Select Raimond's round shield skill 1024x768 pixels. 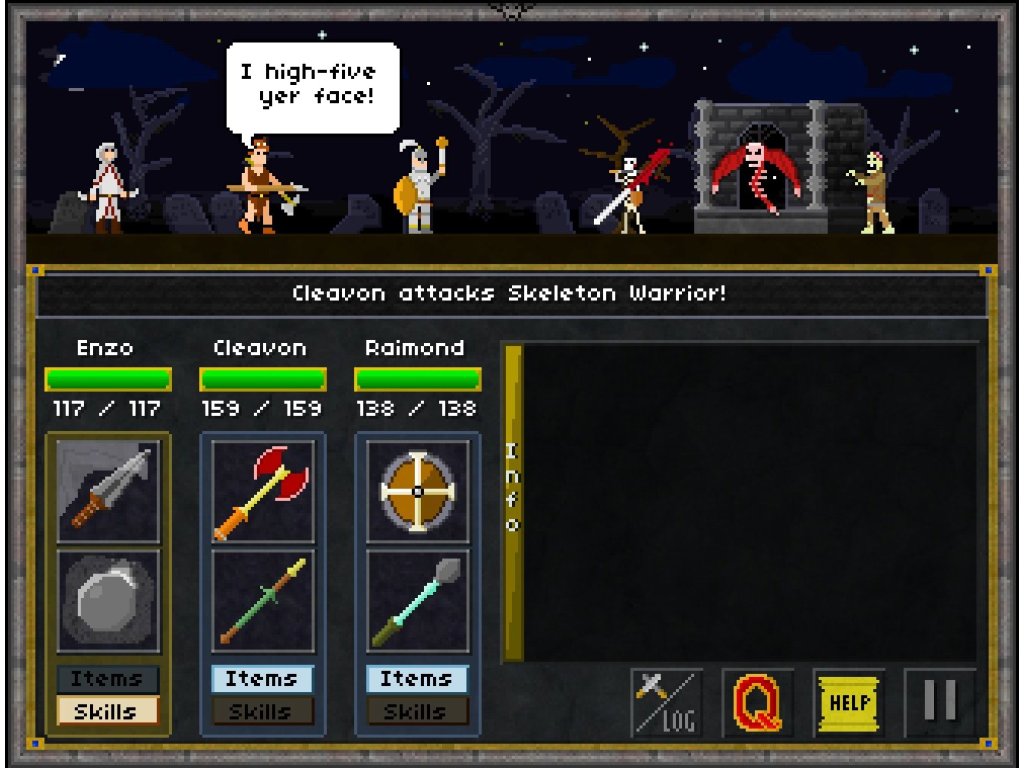click(418, 491)
